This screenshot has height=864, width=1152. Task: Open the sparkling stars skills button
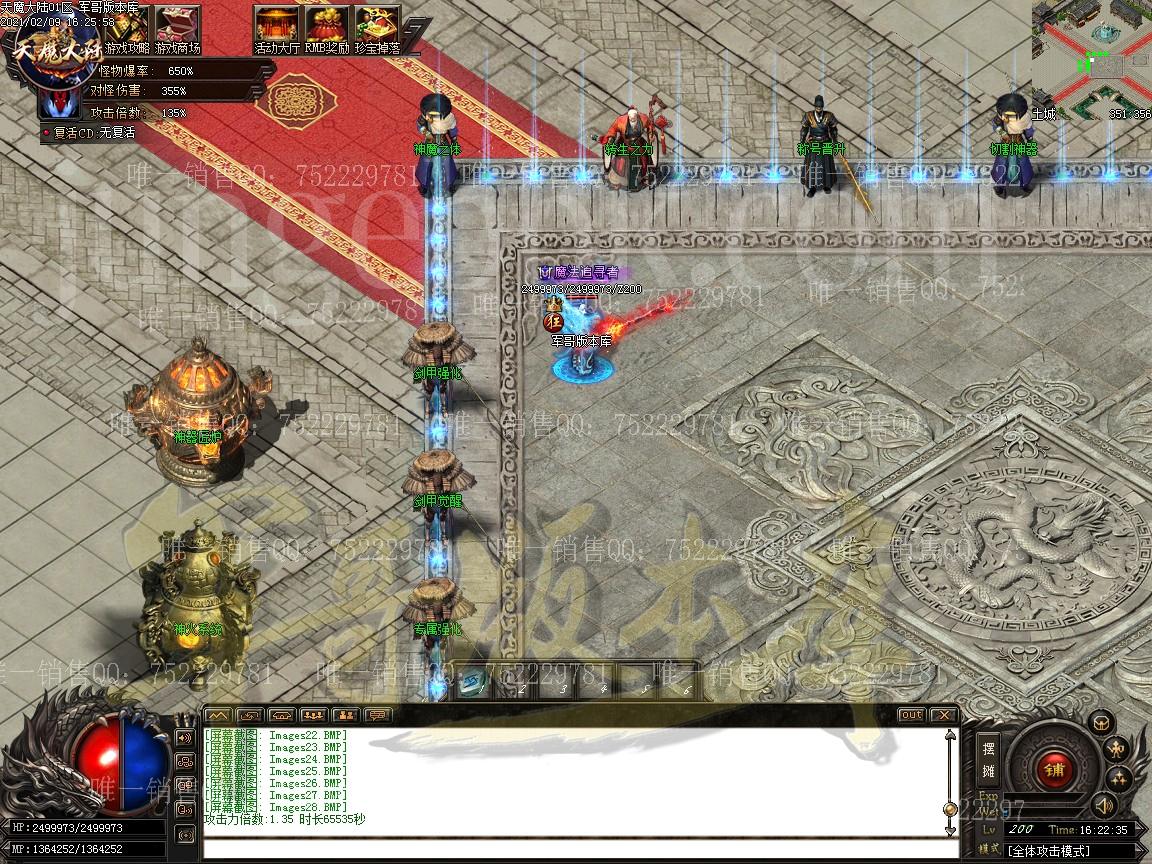click(1118, 777)
